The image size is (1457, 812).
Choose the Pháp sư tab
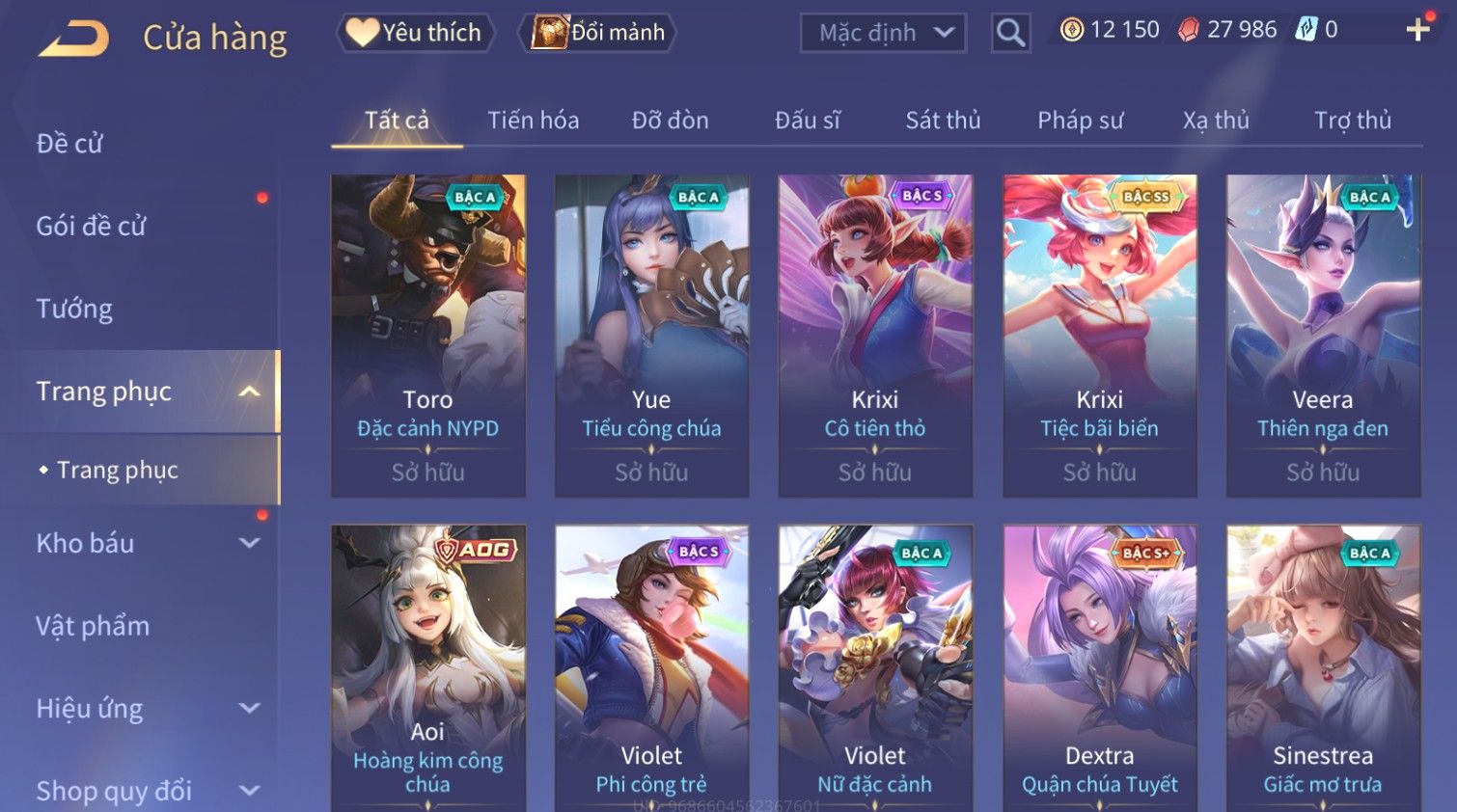coord(1080,121)
